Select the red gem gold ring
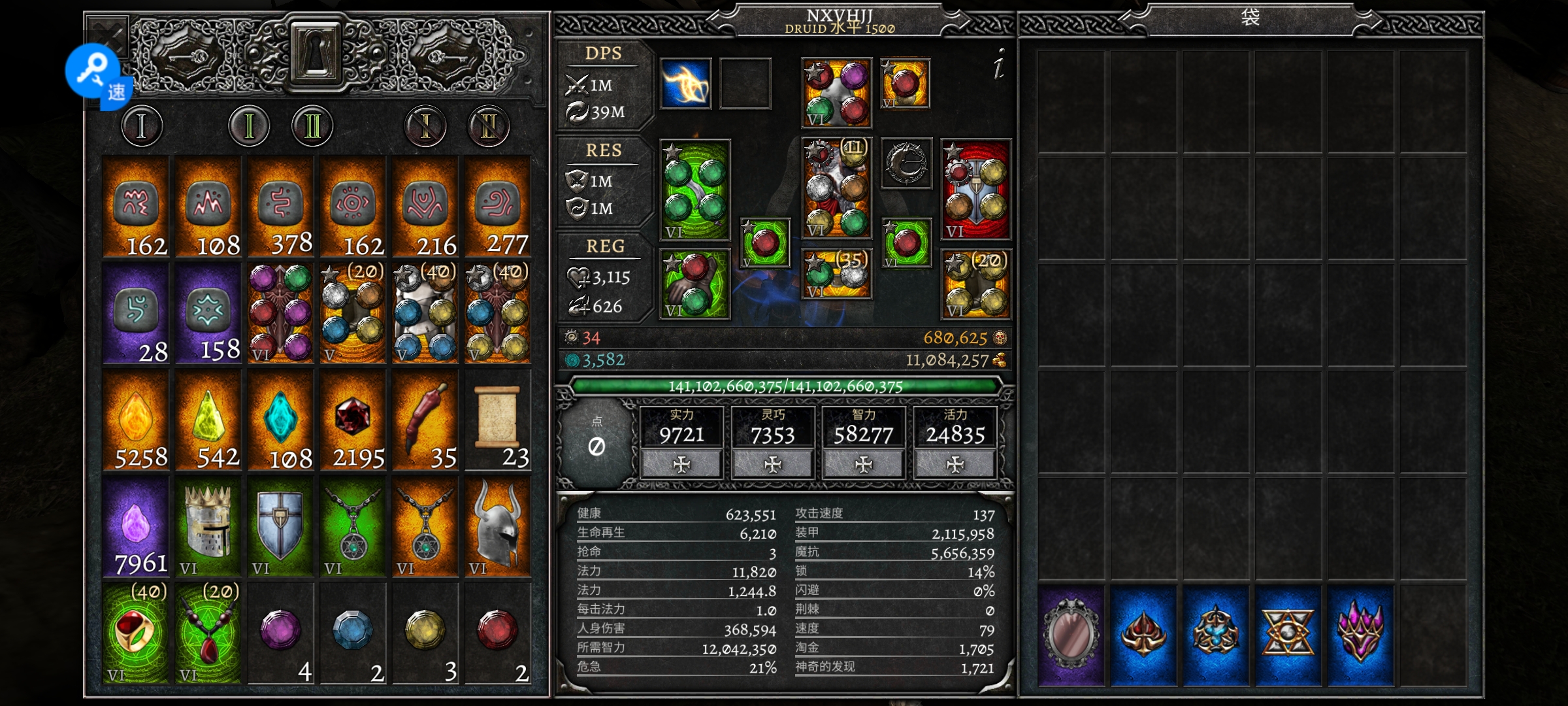The image size is (1568, 706). click(x=136, y=634)
